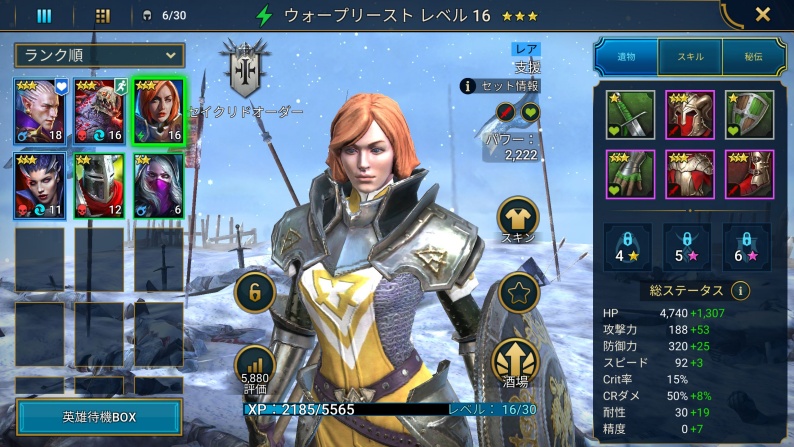794x447 pixels.
Task: Select the green gauntlets slot
Action: point(630,174)
